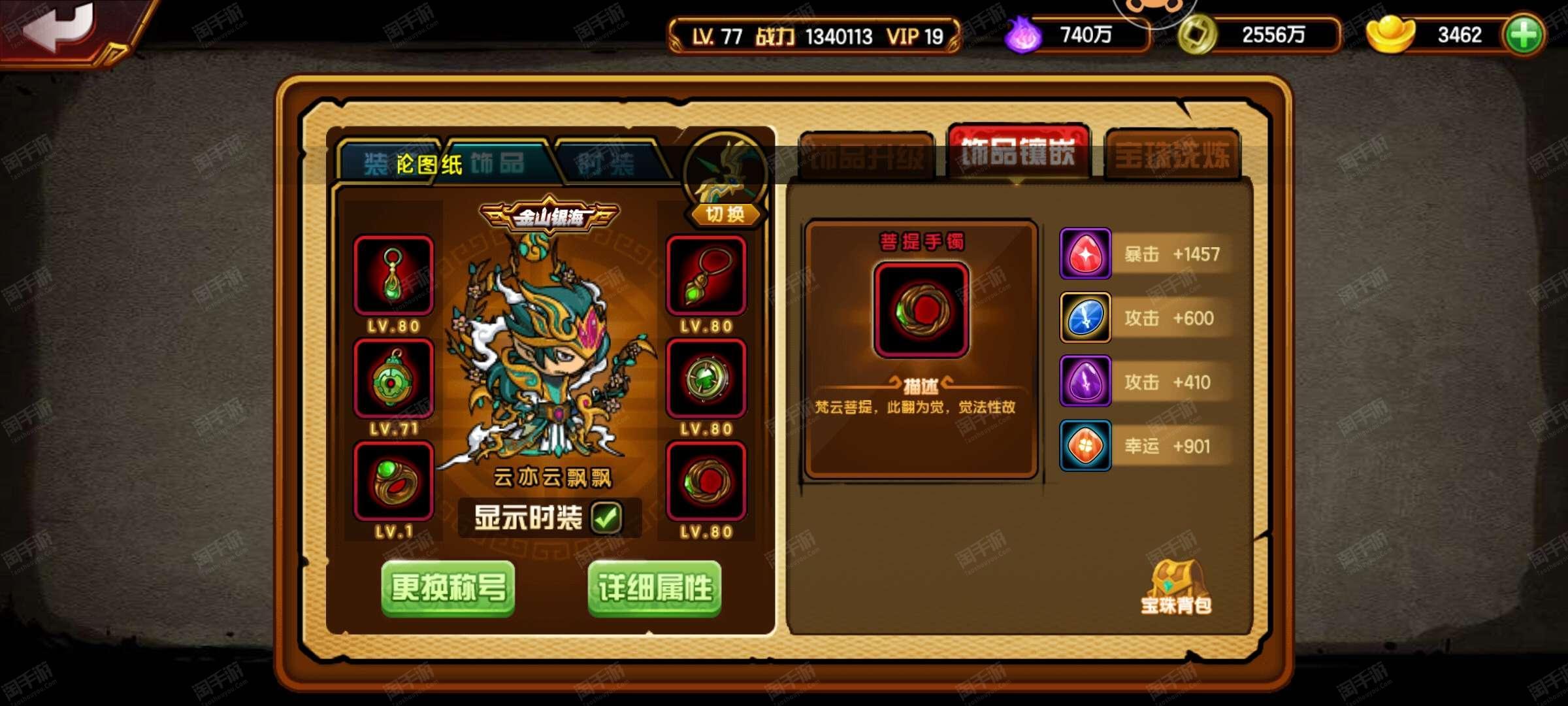Switch to the 宝珠淬炼 refining tab

point(1172,156)
